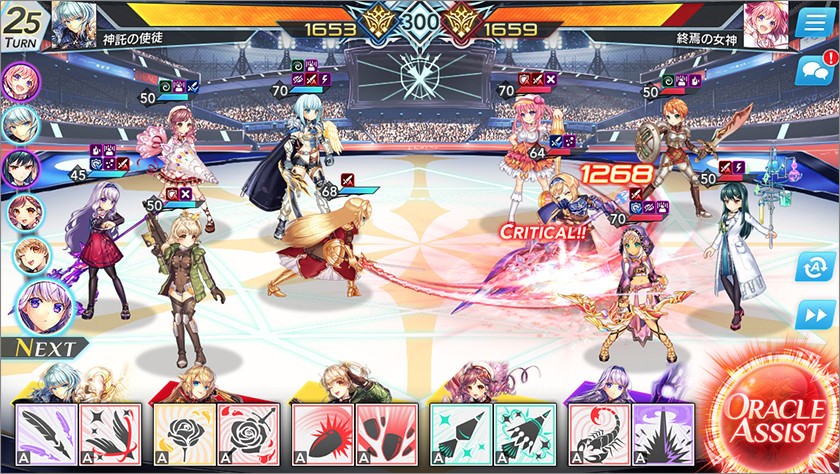View the opponent's pink-haired avatar portrait
Screen dimensions: 840x474
pos(765,20)
